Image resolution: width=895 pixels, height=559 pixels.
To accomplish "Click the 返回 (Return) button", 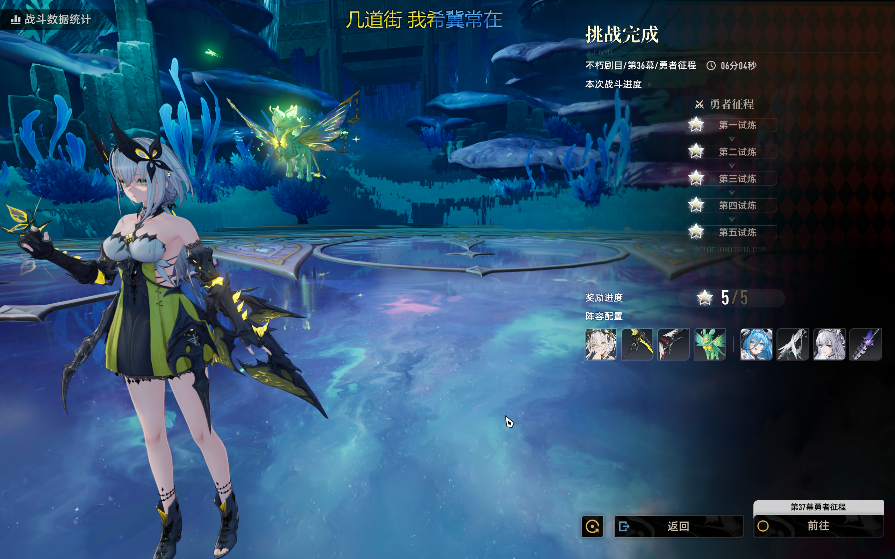I will tap(678, 526).
